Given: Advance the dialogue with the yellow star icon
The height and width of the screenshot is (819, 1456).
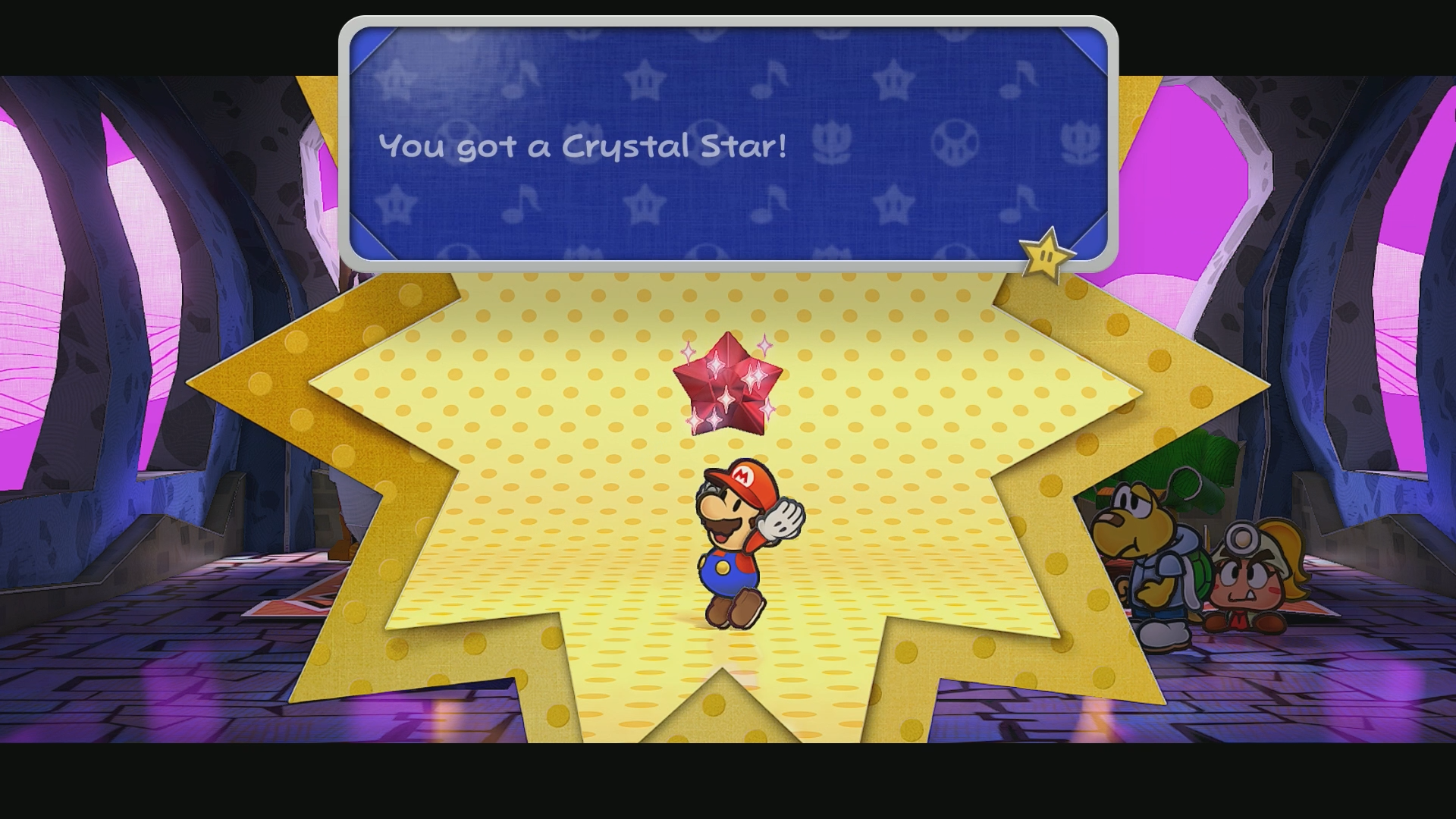Looking at the screenshot, I should pyautogui.click(x=1046, y=255).
